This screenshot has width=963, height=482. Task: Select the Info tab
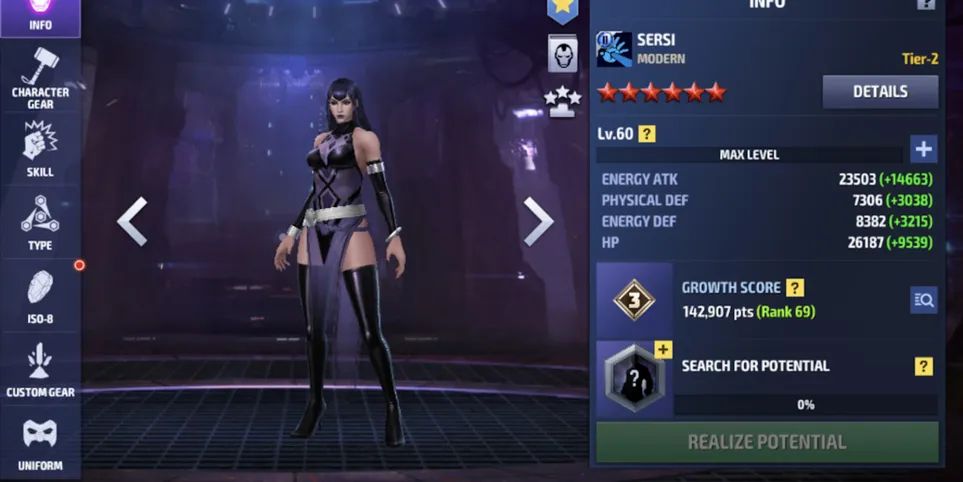[x=40, y=15]
